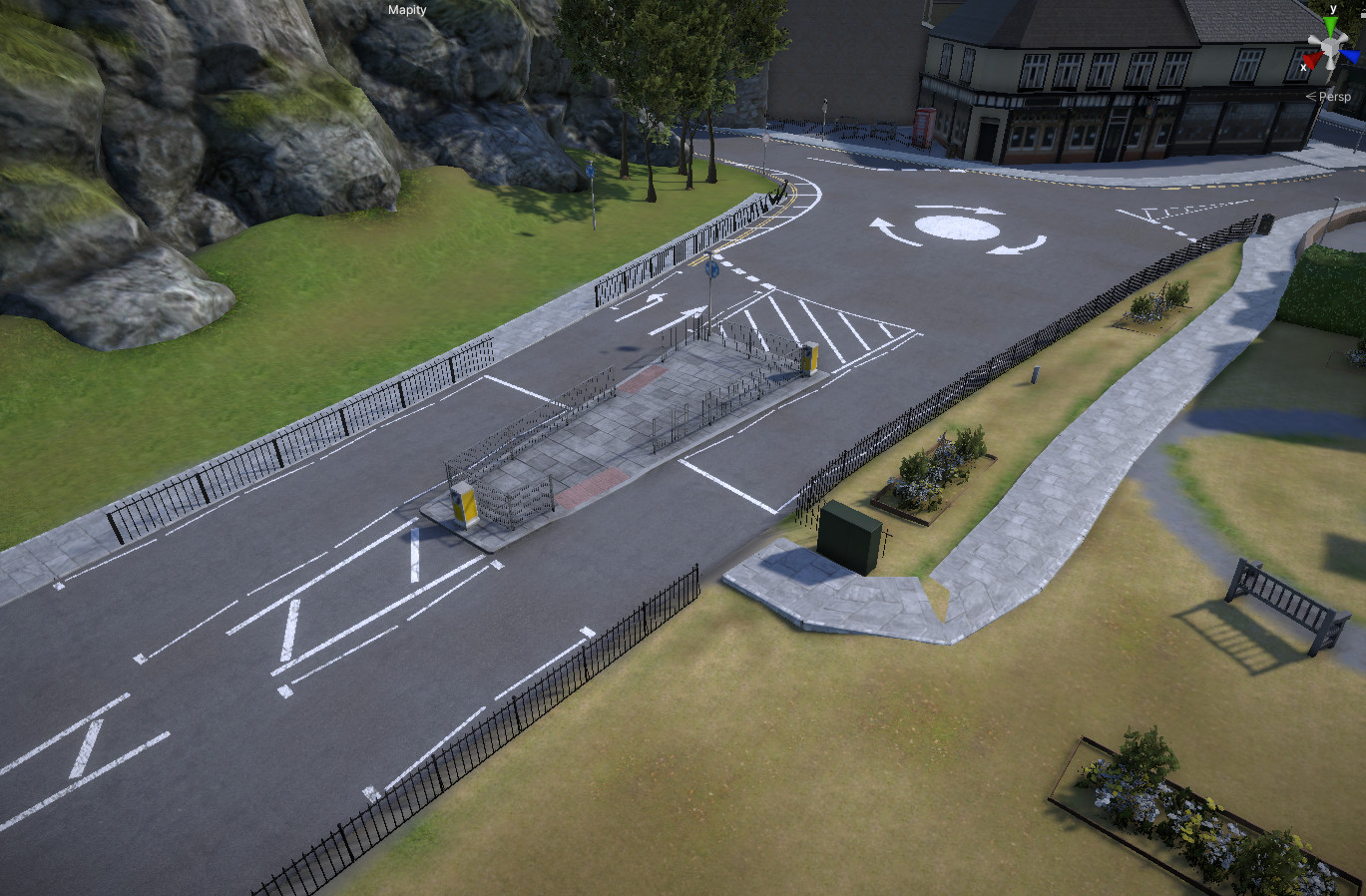1366x896 pixels.
Task: Select the blue circular road sign
Action: coord(710,269)
